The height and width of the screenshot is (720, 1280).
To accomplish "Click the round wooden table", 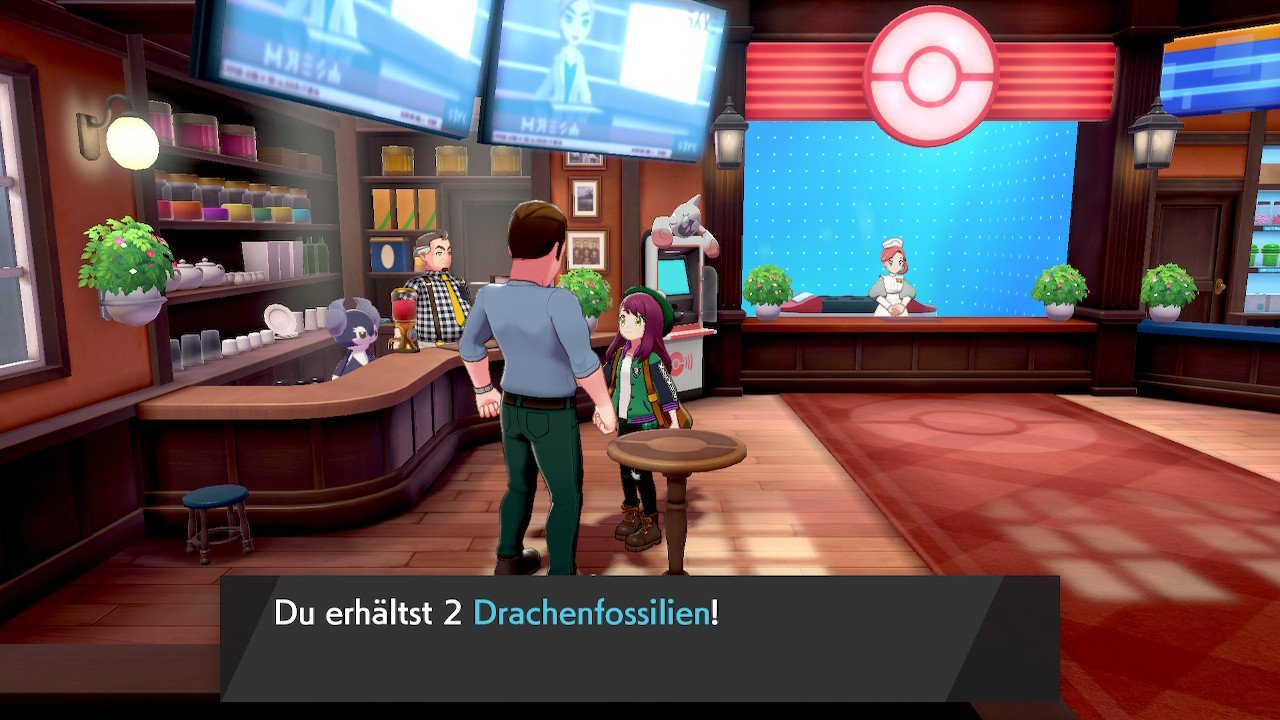I will 675,450.
